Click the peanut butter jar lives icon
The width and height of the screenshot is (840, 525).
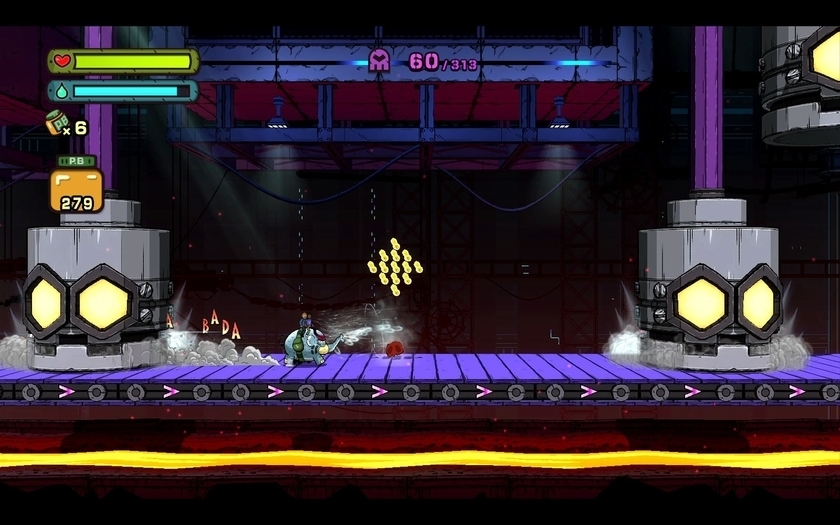[57, 126]
